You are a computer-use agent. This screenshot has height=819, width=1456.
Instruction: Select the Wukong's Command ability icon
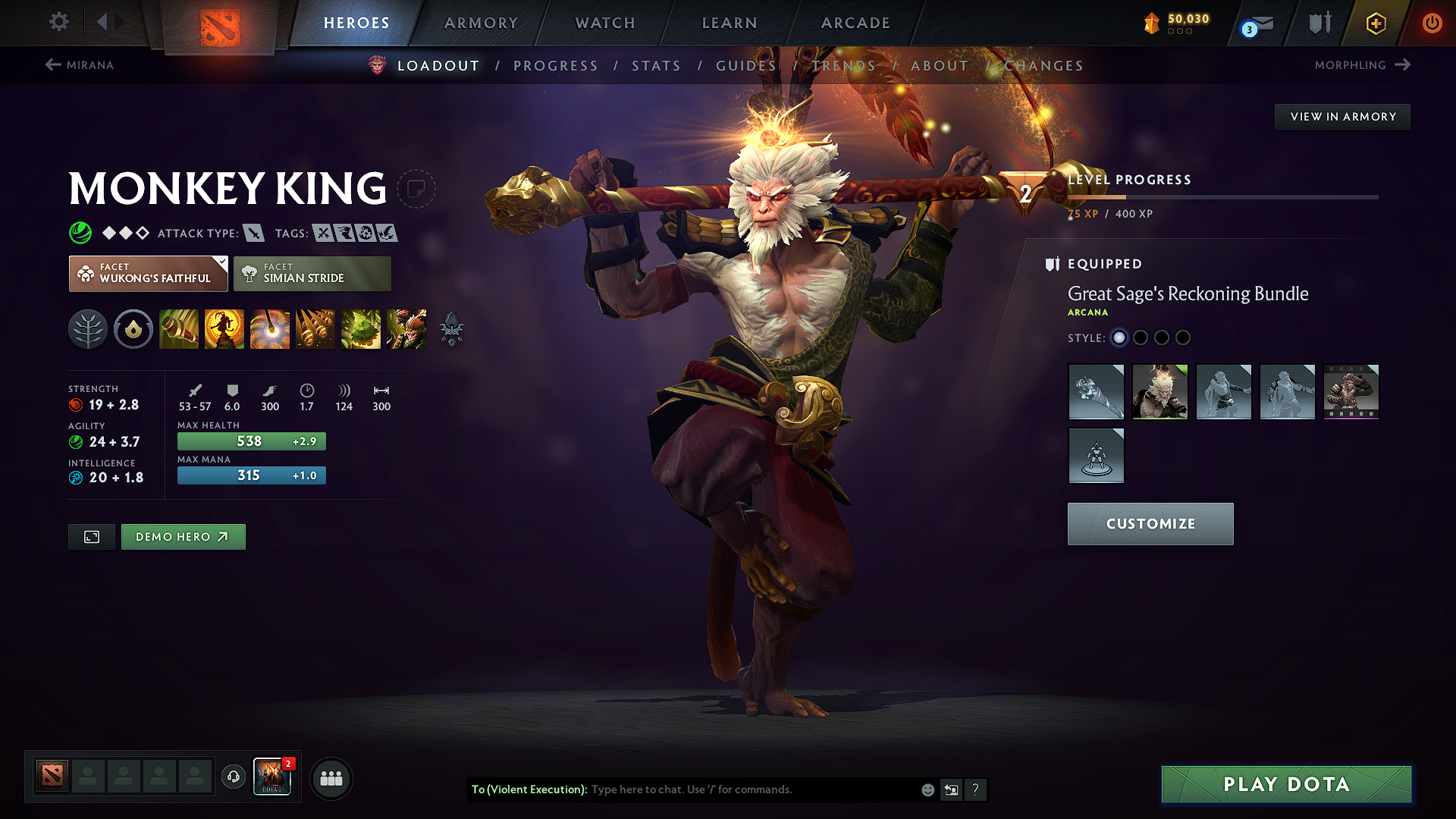click(x=406, y=328)
